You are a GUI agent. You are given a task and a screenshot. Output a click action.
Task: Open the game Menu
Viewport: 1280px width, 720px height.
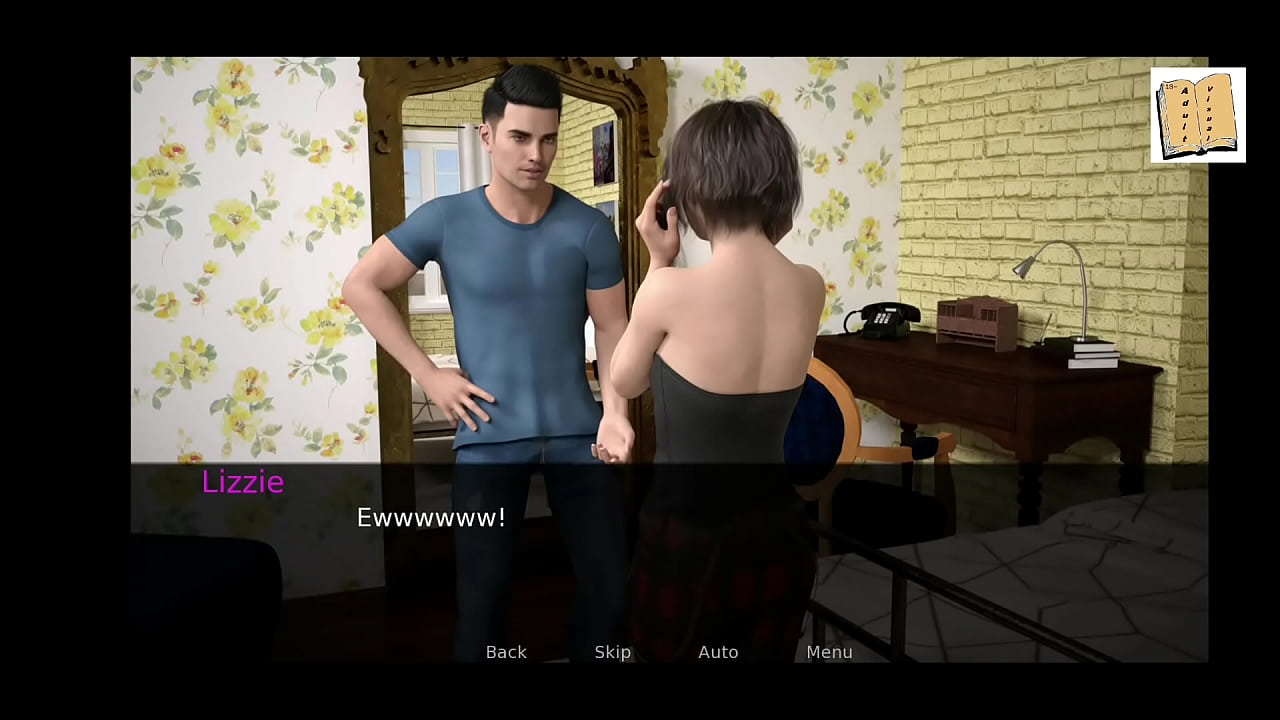tap(829, 652)
